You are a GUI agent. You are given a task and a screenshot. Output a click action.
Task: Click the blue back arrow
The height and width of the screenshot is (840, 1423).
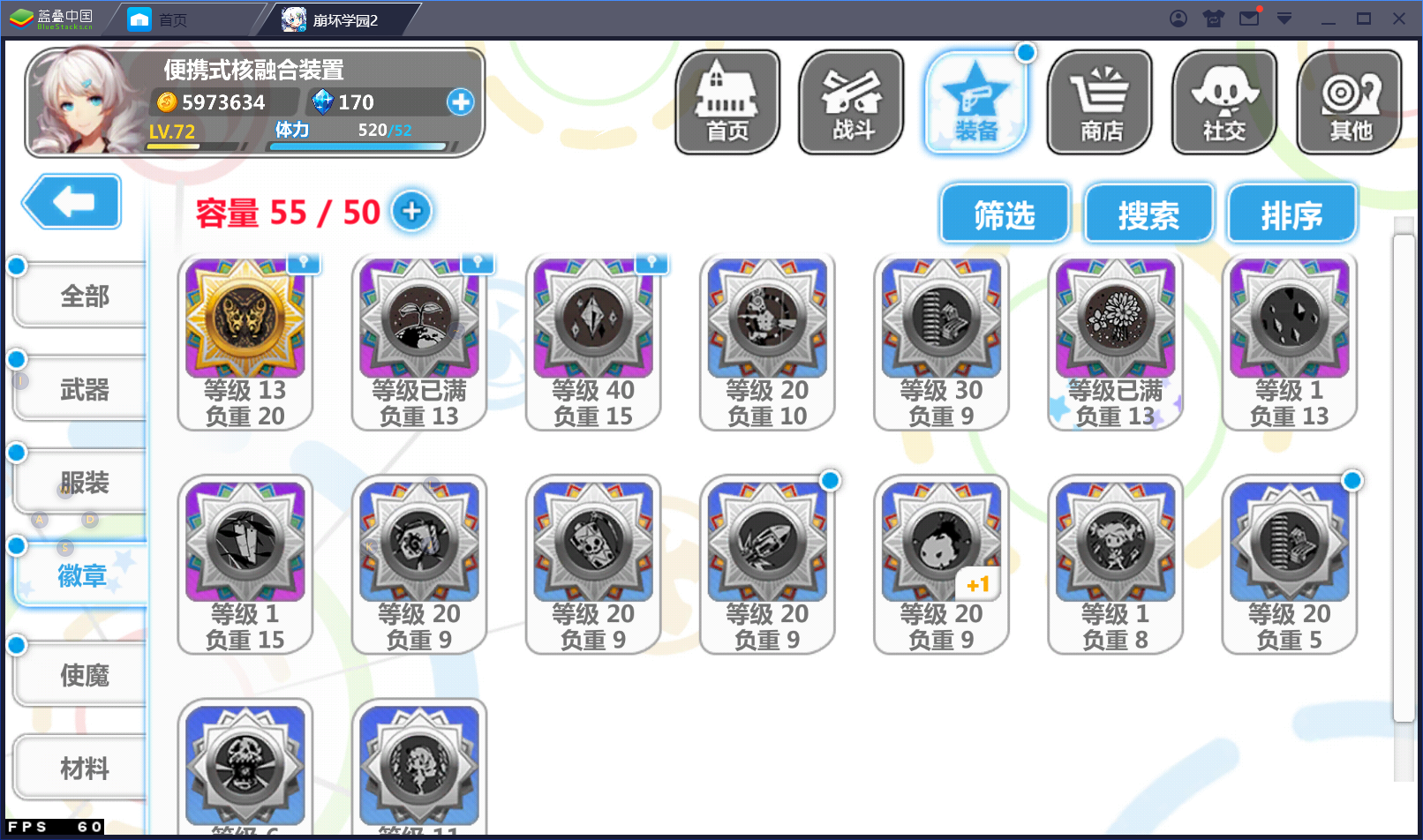71,202
